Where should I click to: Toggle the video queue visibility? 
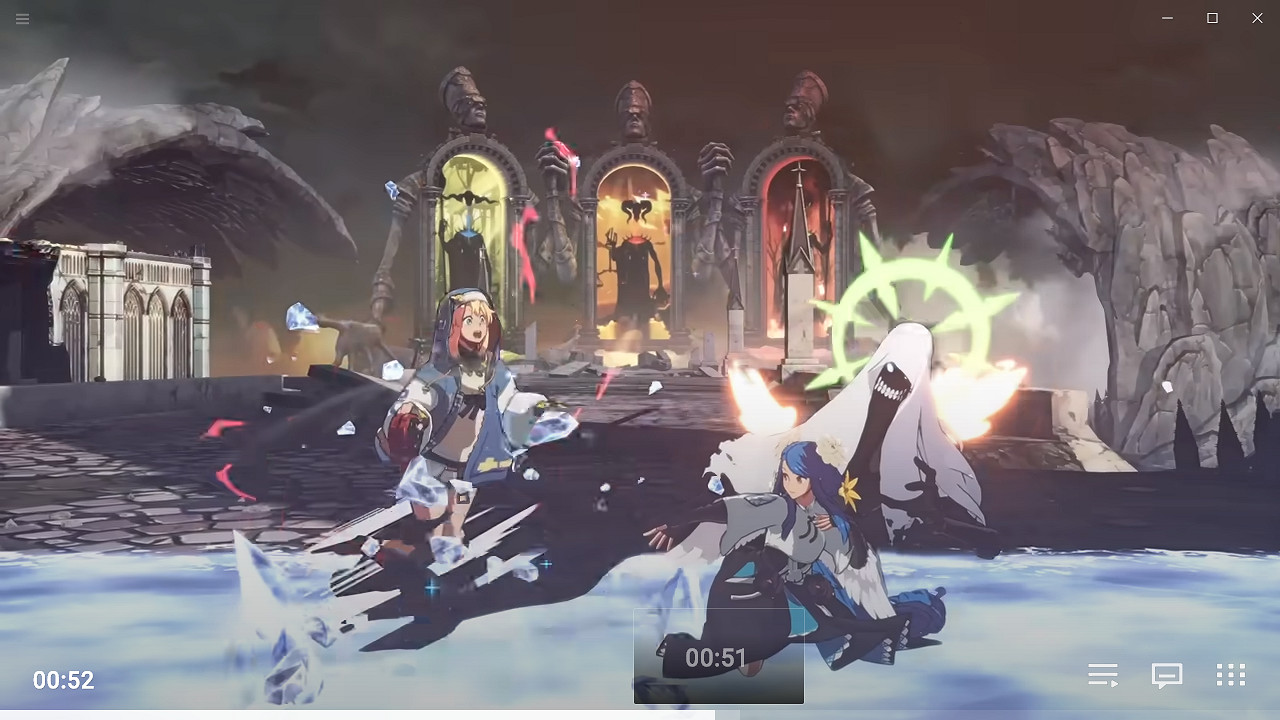(x=1103, y=675)
